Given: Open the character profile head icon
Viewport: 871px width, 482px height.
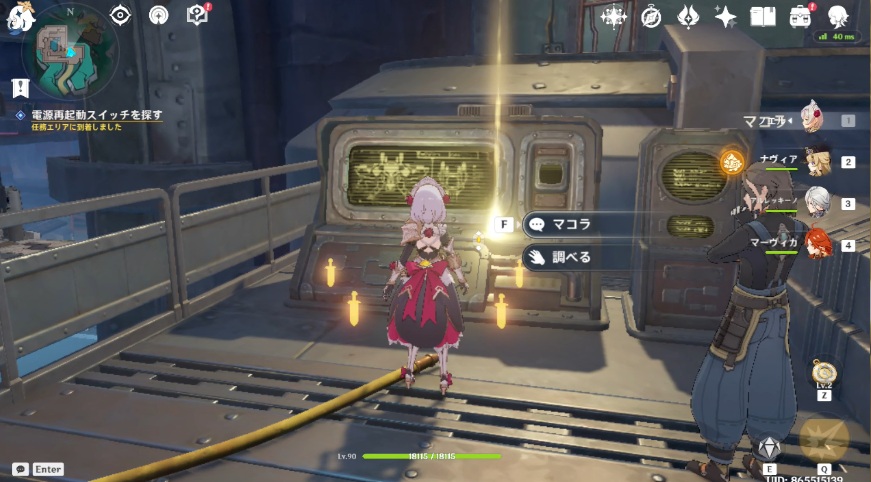Looking at the screenshot, I should coord(838,17).
